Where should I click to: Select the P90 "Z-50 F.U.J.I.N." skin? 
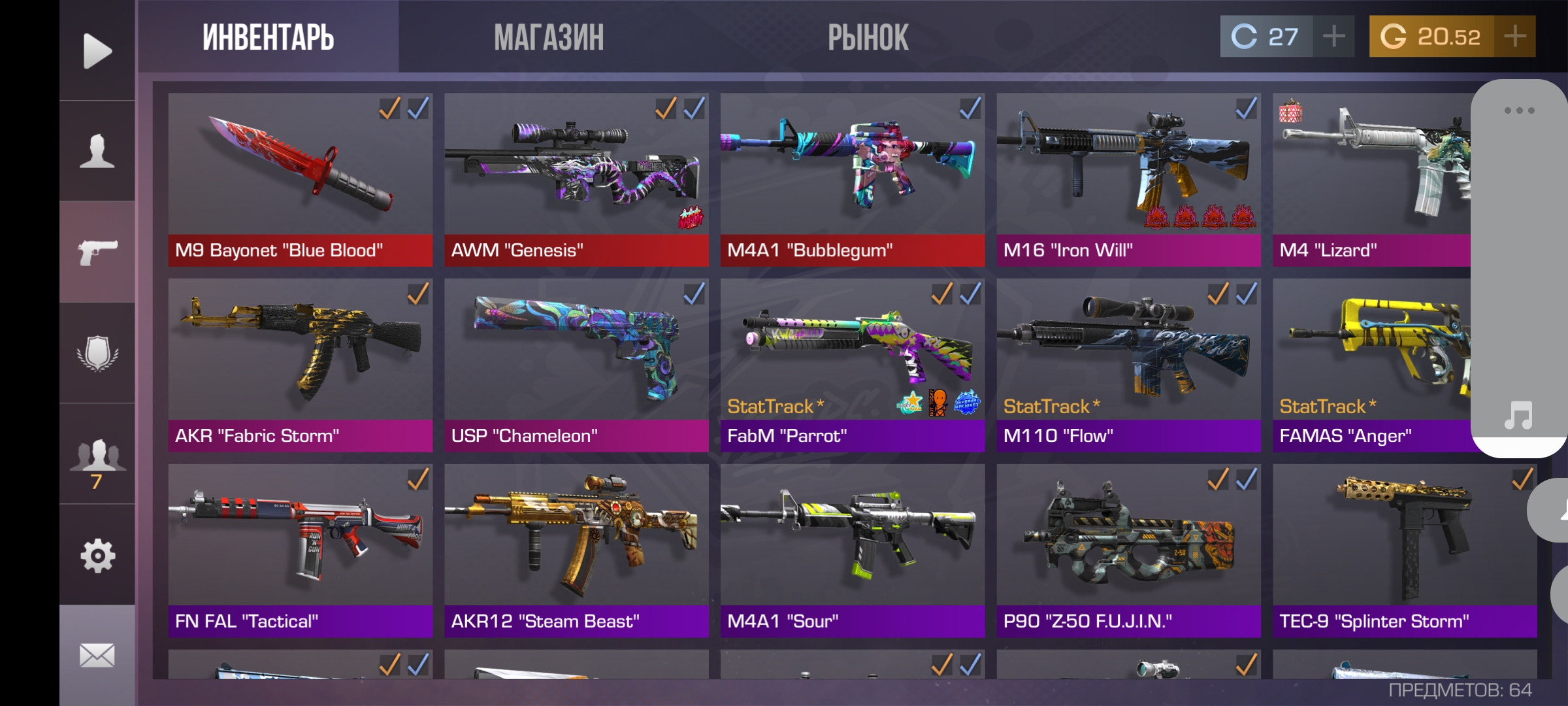click(1128, 550)
